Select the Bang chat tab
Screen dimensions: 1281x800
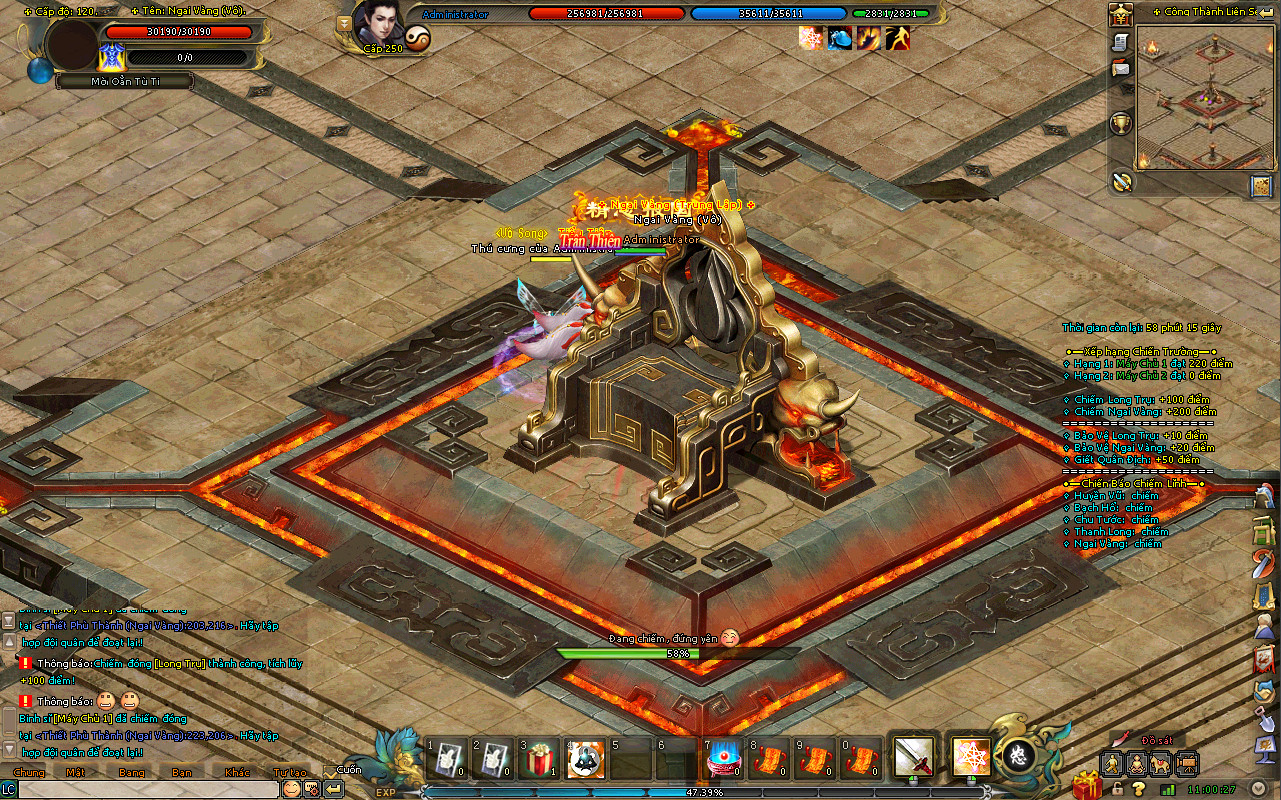(131, 772)
